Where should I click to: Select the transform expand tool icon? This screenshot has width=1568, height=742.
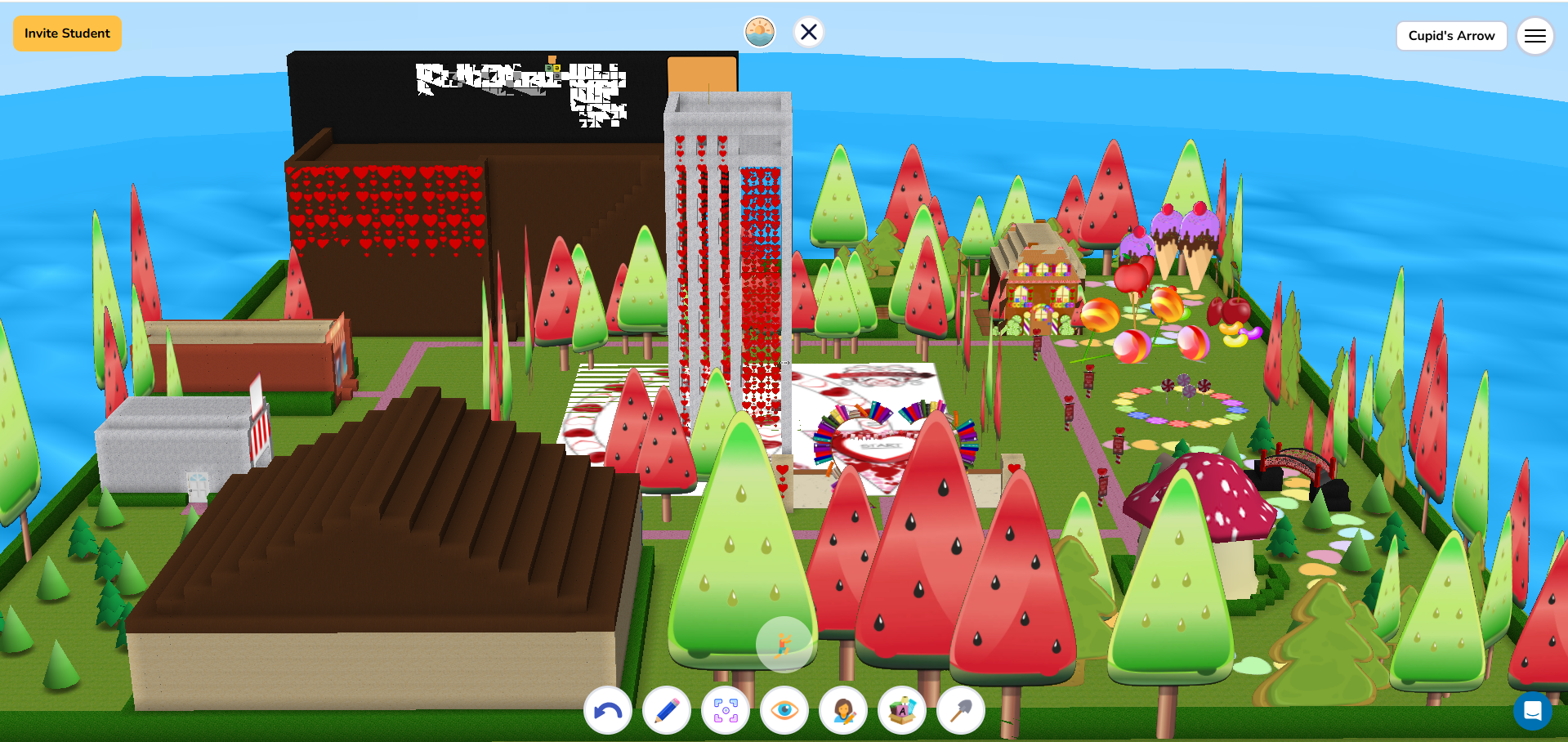(x=726, y=710)
